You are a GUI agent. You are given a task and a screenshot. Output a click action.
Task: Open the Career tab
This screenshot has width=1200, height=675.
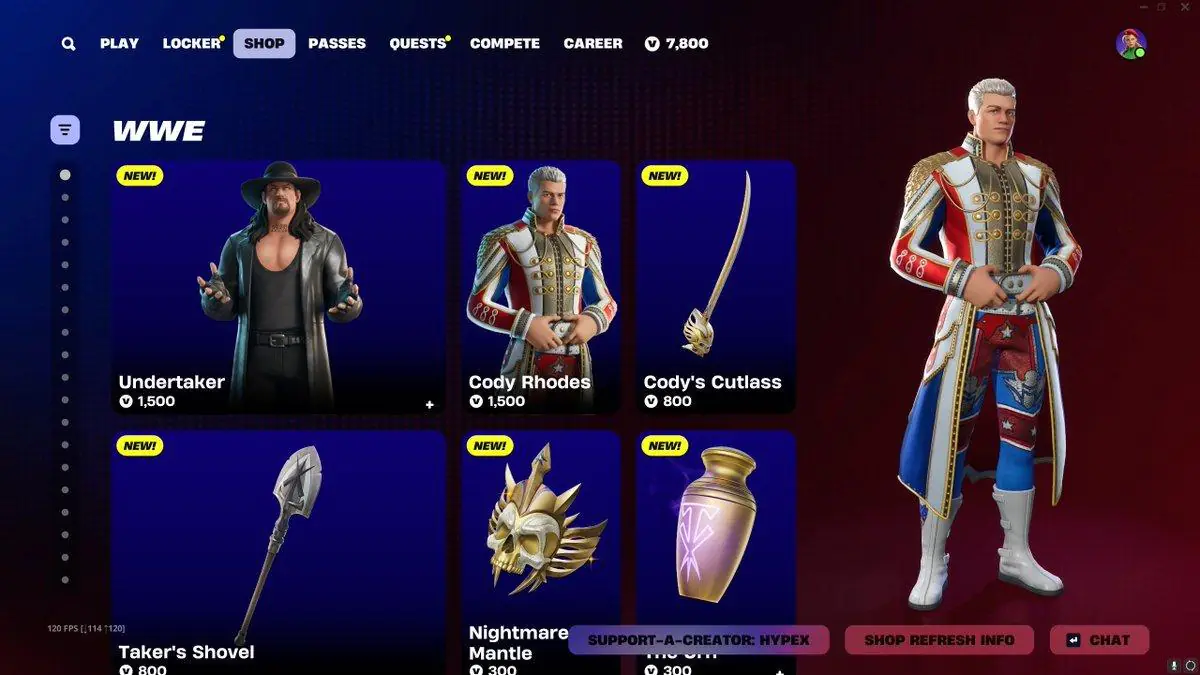pyautogui.click(x=593, y=44)
